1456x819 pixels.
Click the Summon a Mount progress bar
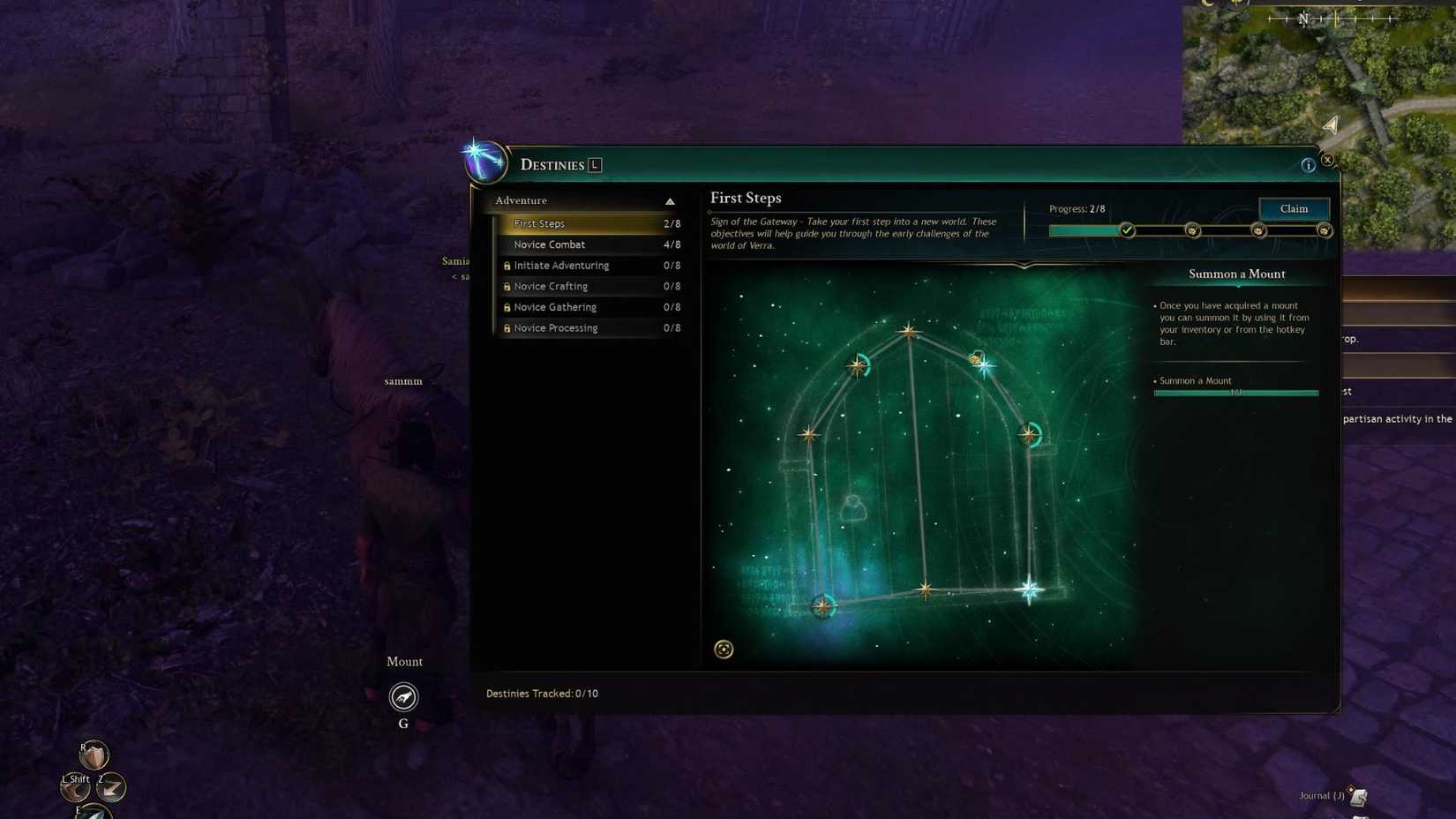1235,393
